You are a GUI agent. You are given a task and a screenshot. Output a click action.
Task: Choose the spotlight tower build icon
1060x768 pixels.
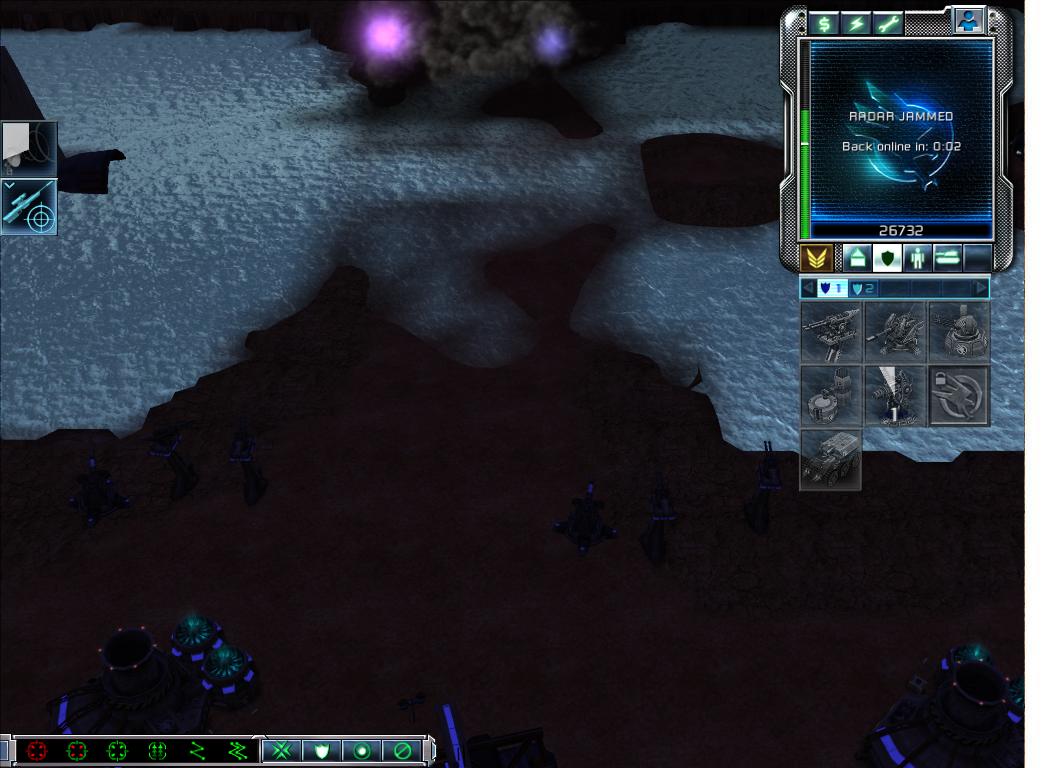pyautogui.click(x=895, y=396)
